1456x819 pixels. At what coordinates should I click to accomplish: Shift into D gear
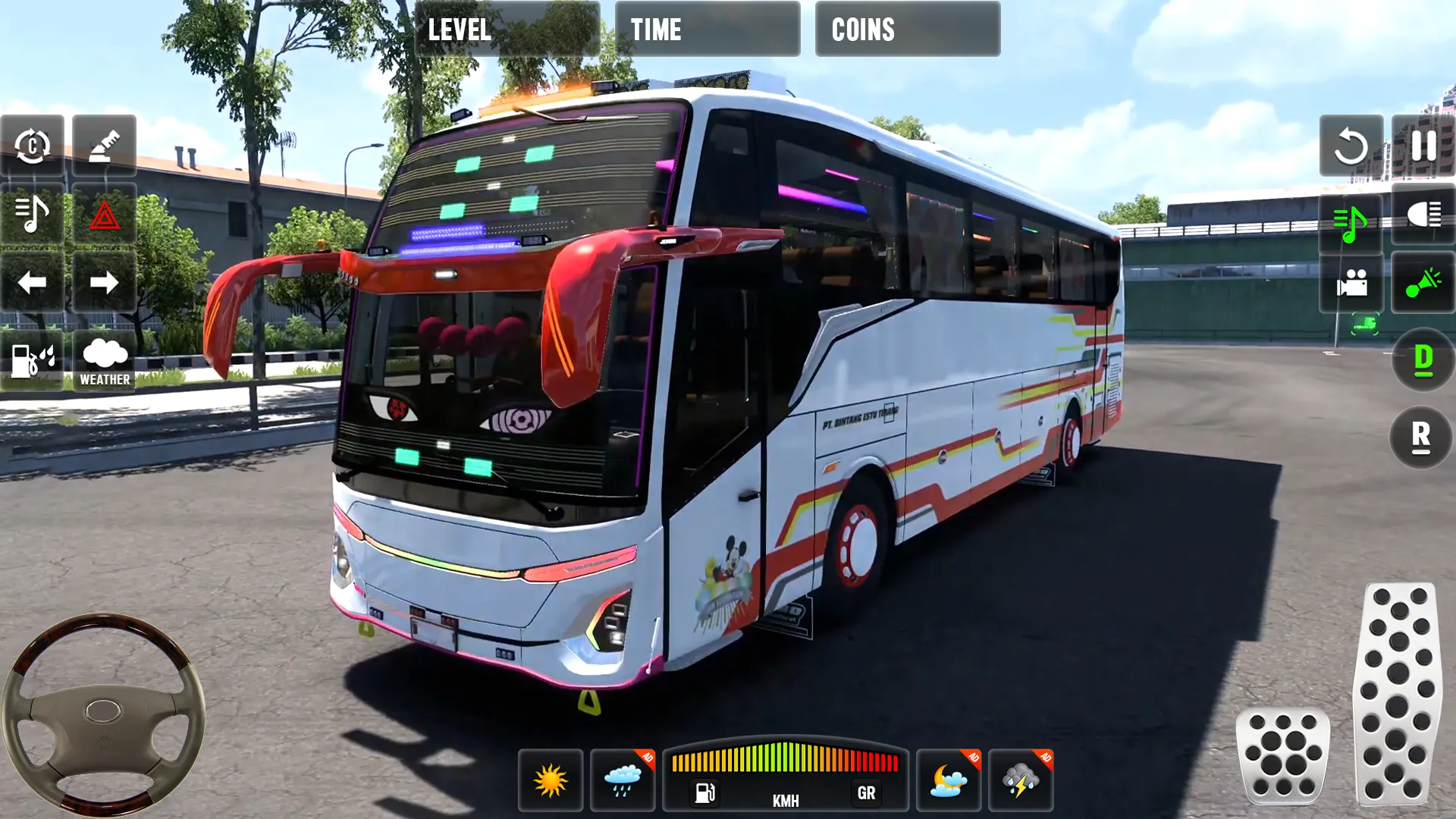click(1423, 359)
